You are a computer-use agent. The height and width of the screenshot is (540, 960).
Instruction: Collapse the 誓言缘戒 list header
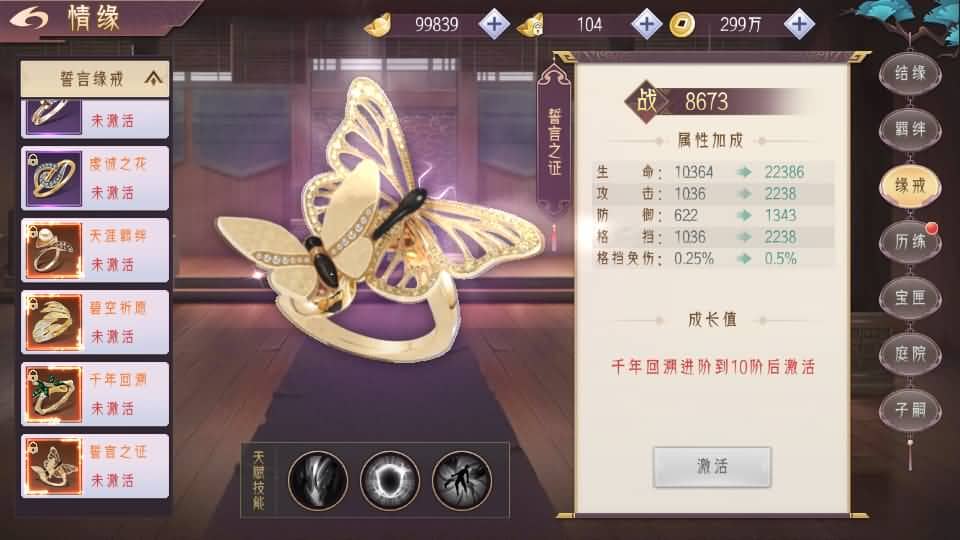point(153,77)
